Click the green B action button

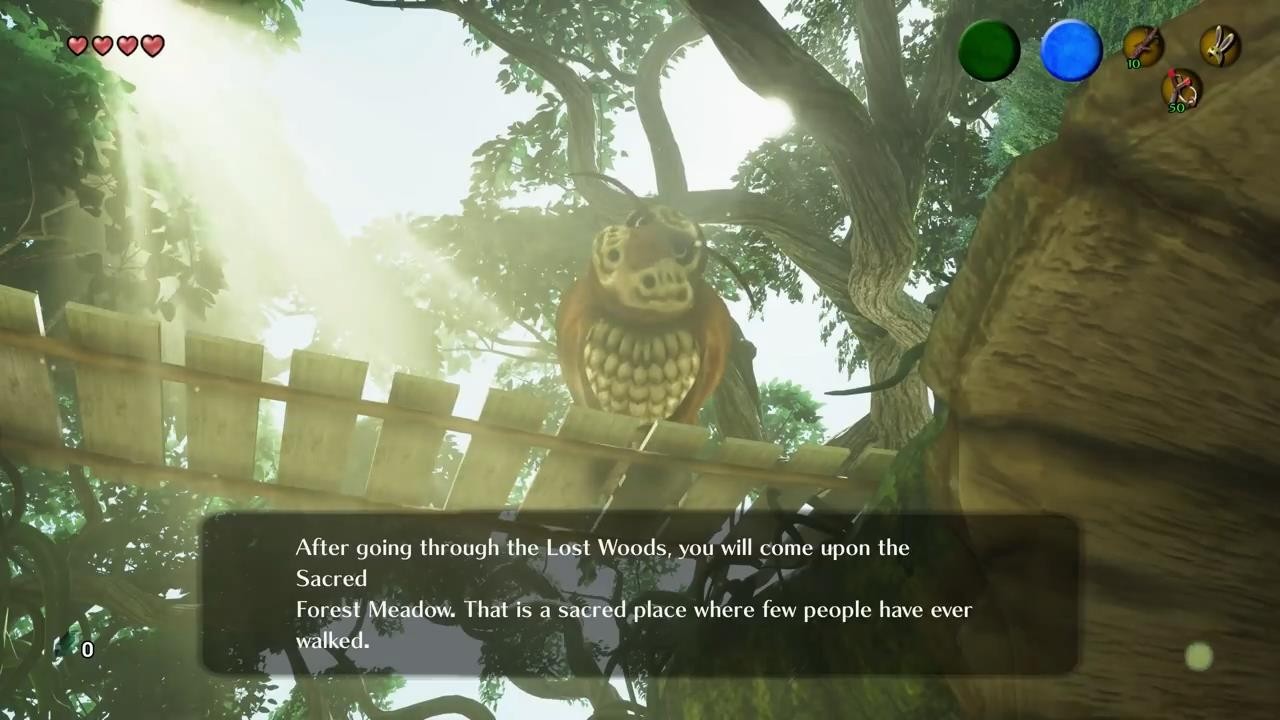[989, 50]
